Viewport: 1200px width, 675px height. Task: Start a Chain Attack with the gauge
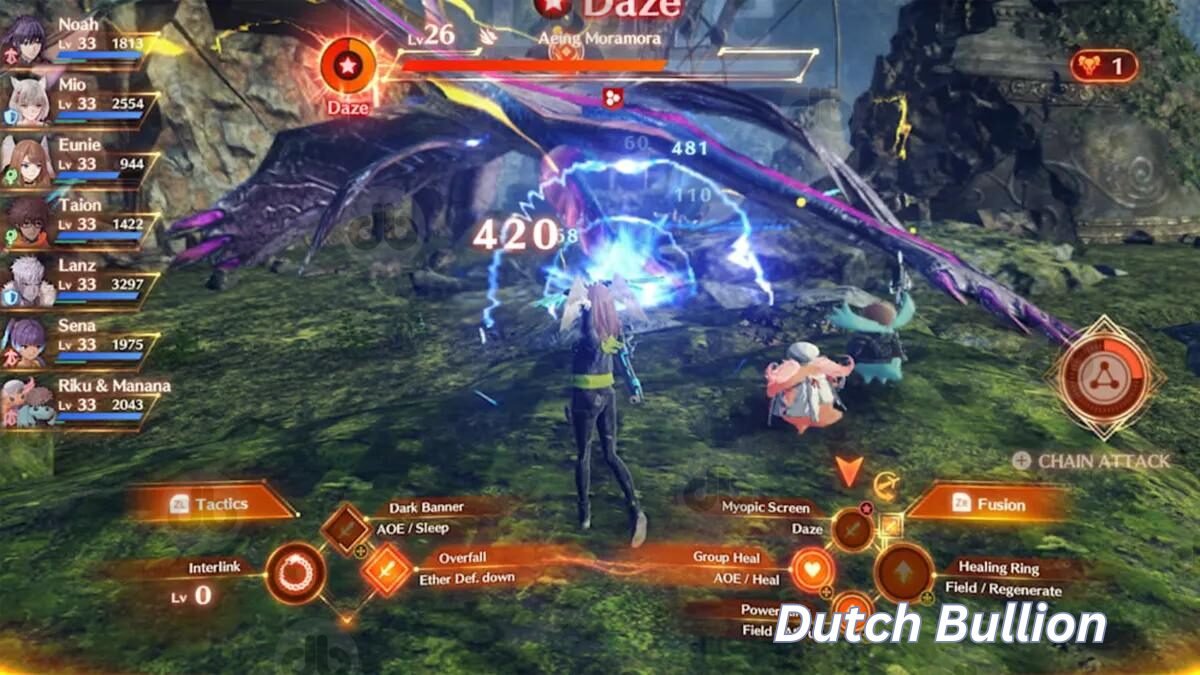coord(1104,376)
